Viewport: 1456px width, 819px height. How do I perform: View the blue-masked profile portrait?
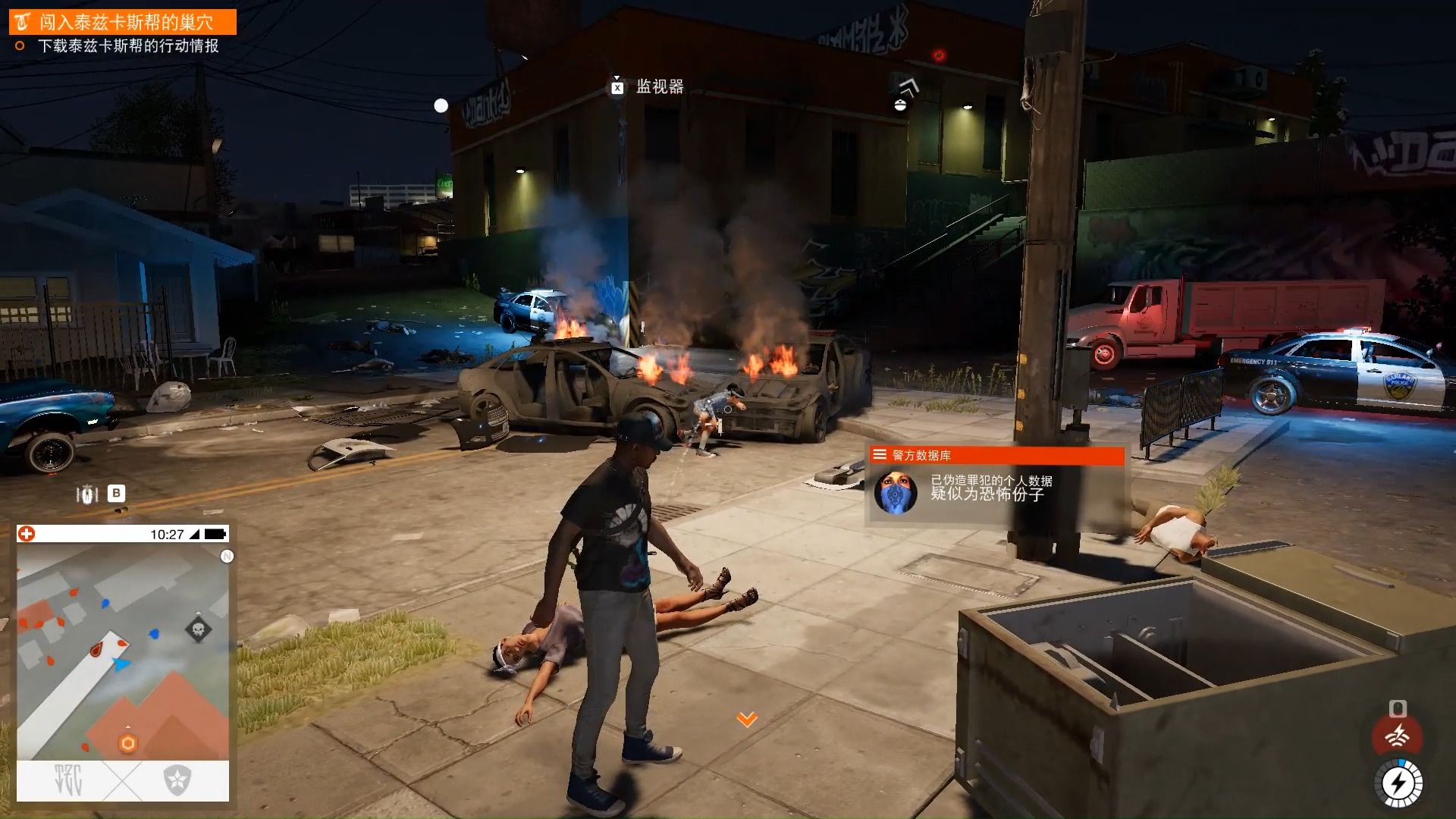point(896,493)
